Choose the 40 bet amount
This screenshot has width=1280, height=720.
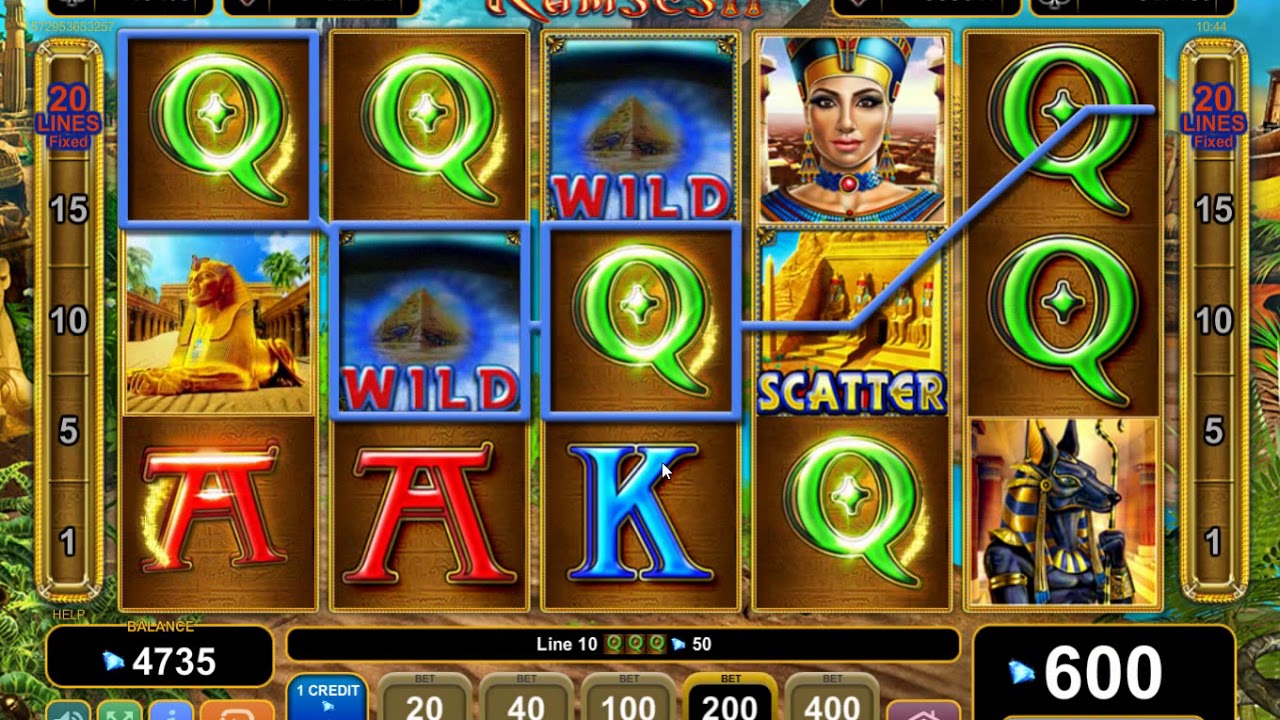526,700
